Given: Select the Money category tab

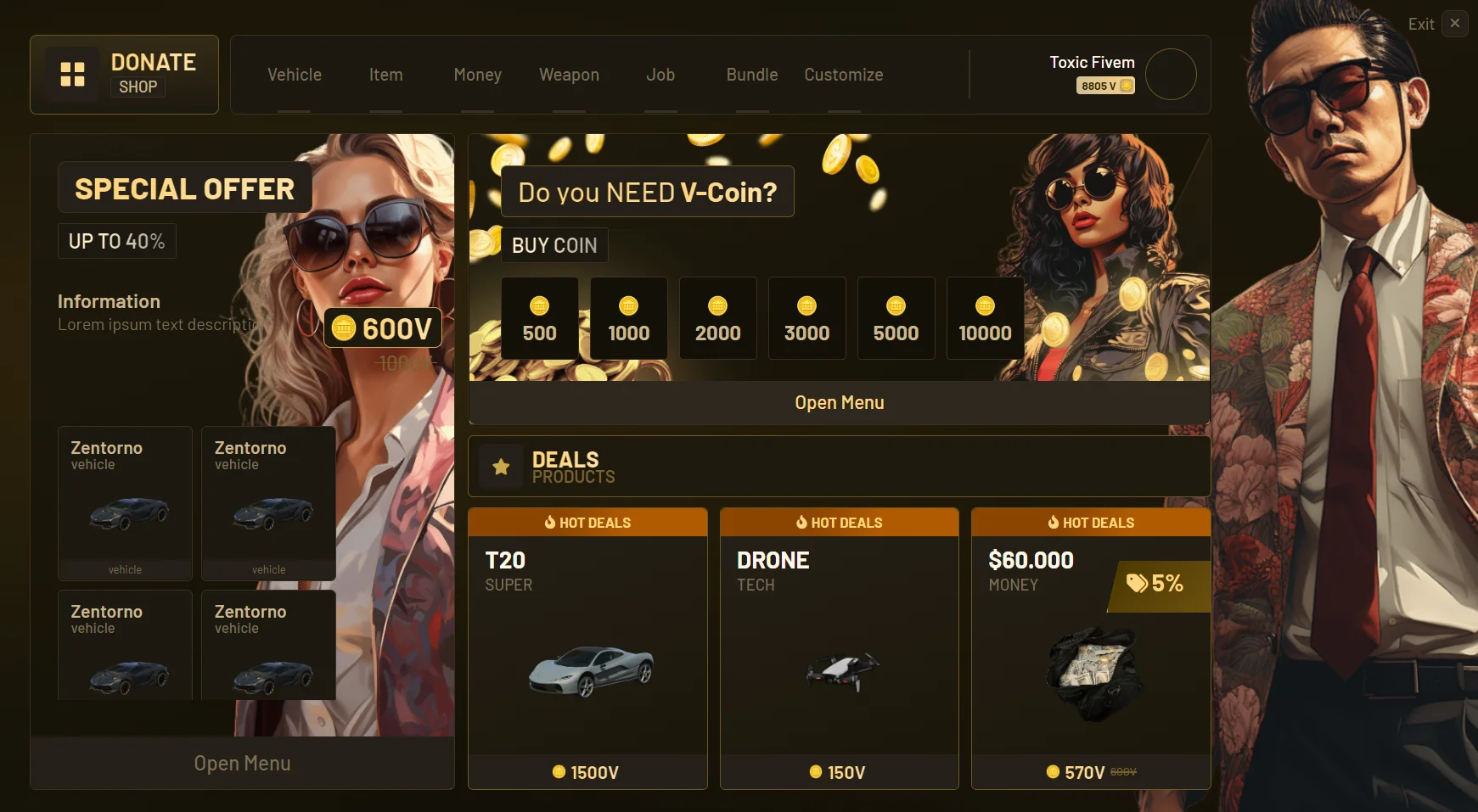Looking at the screenshot, I should pyautogui.click(x=477, y=76).
